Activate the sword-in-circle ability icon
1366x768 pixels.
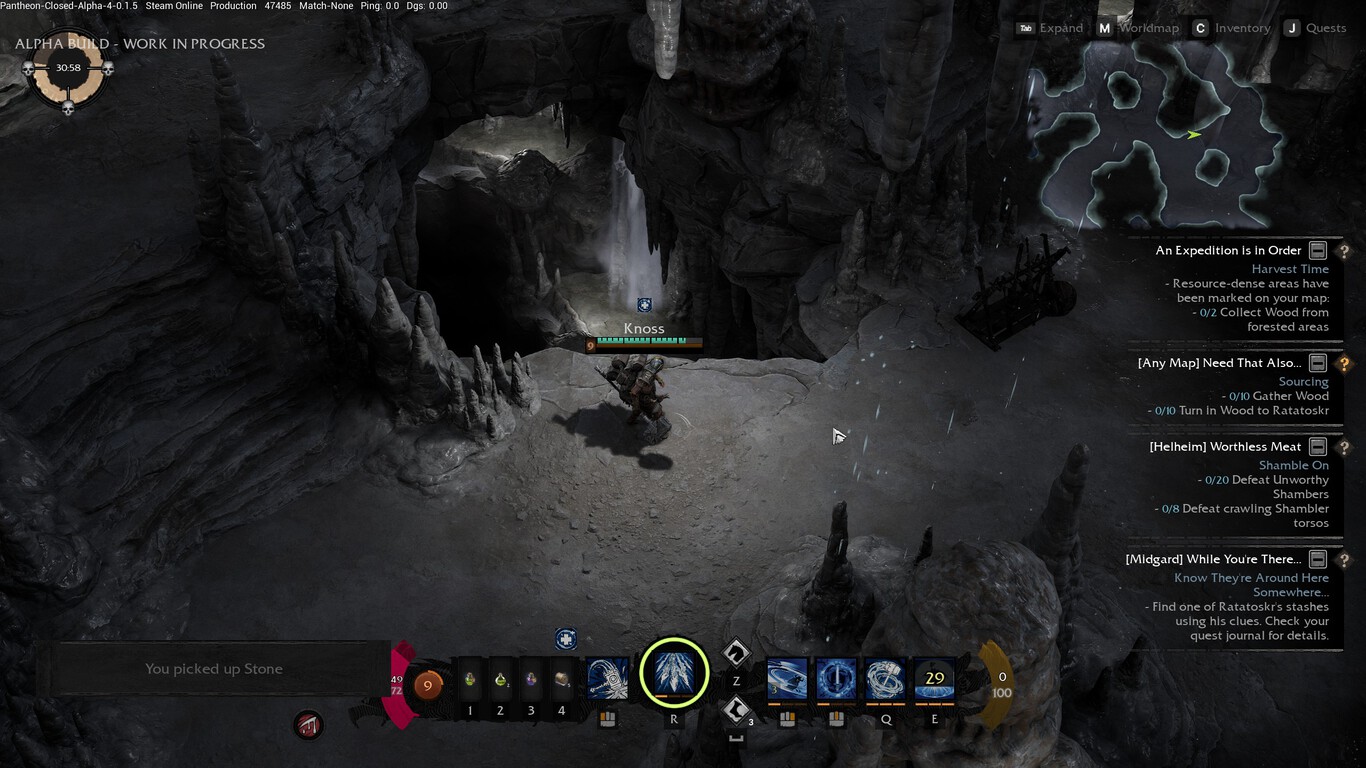[836, 679]
